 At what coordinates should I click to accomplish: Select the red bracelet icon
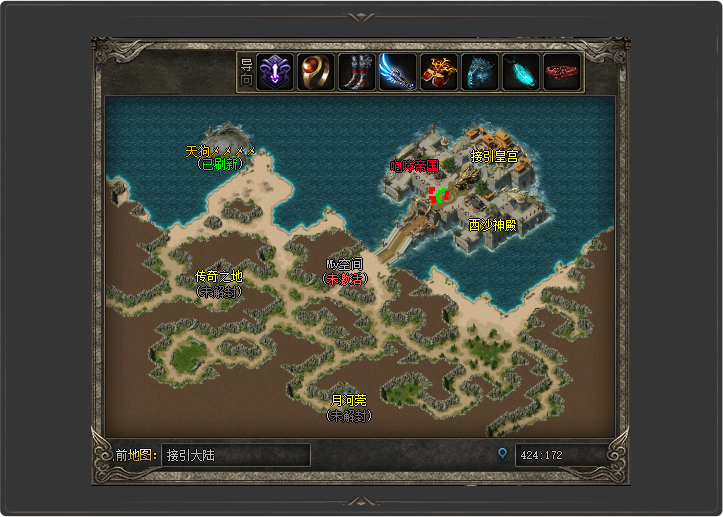coord(561,72)
